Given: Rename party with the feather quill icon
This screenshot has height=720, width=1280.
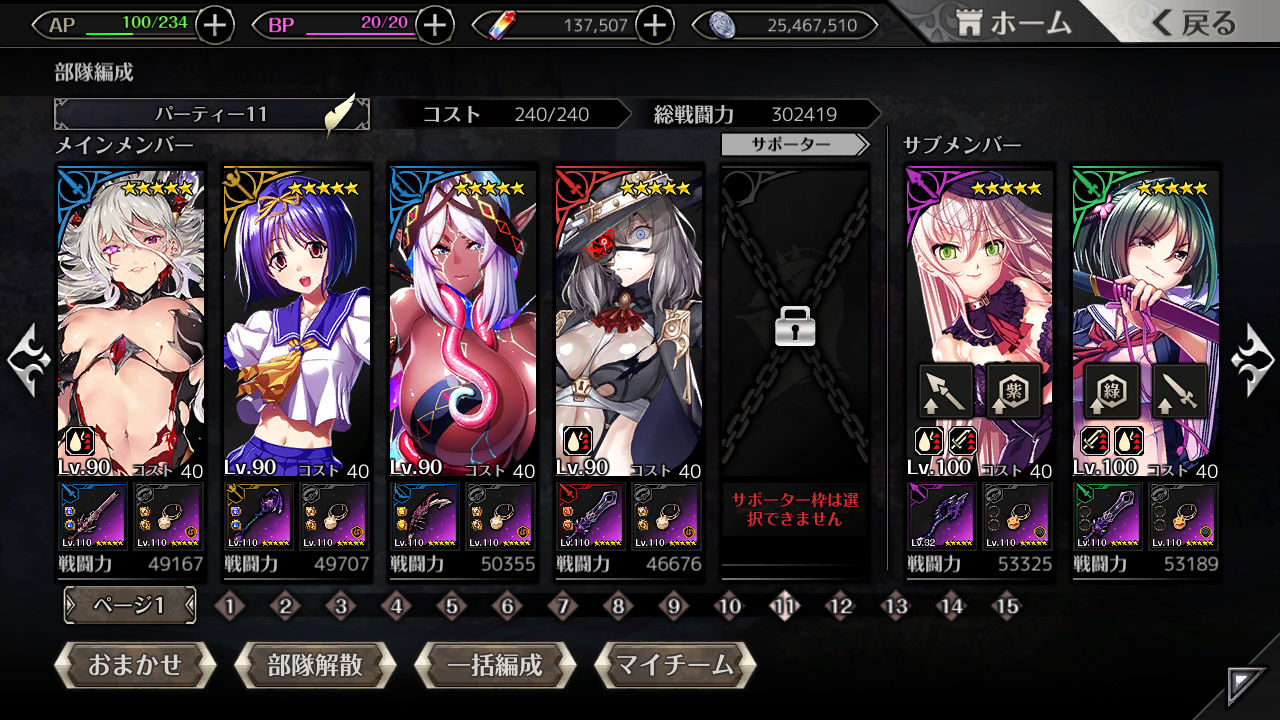Looking at the screenshot, I should click(x=340, y=114).
